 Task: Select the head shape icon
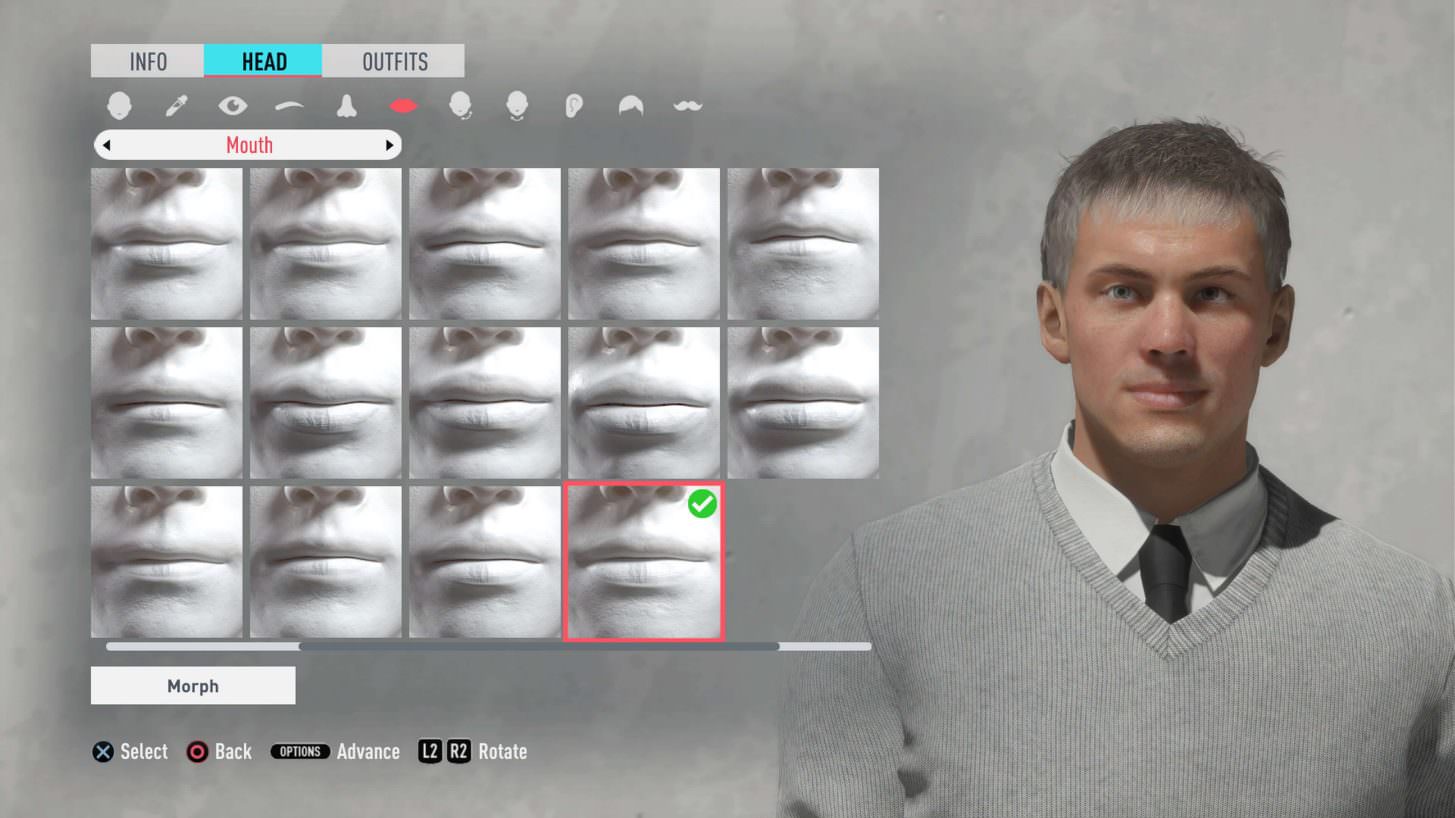point(119,103)
